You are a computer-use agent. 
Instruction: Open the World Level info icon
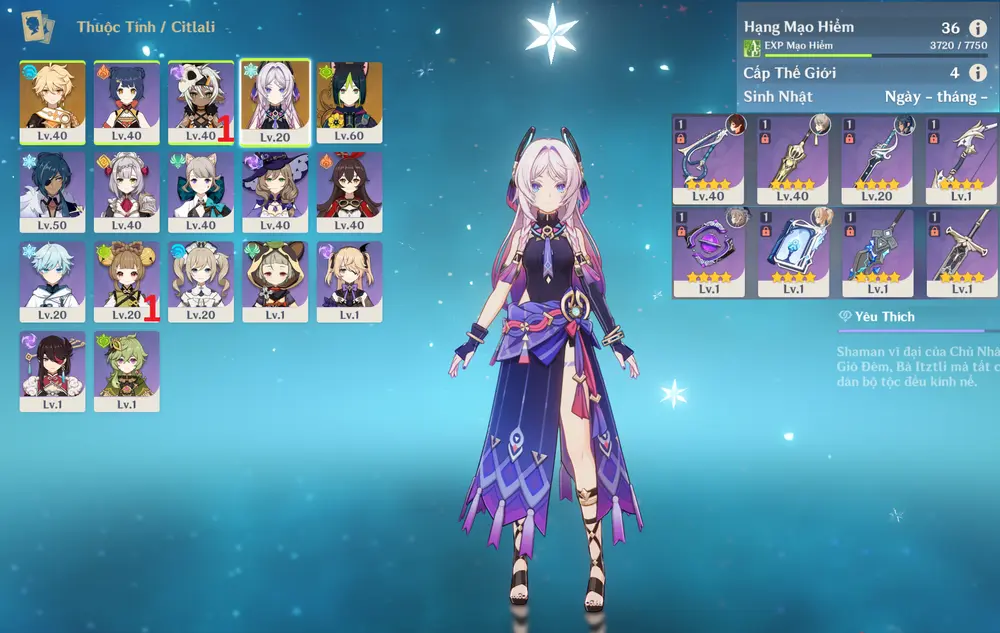point(978,73)
